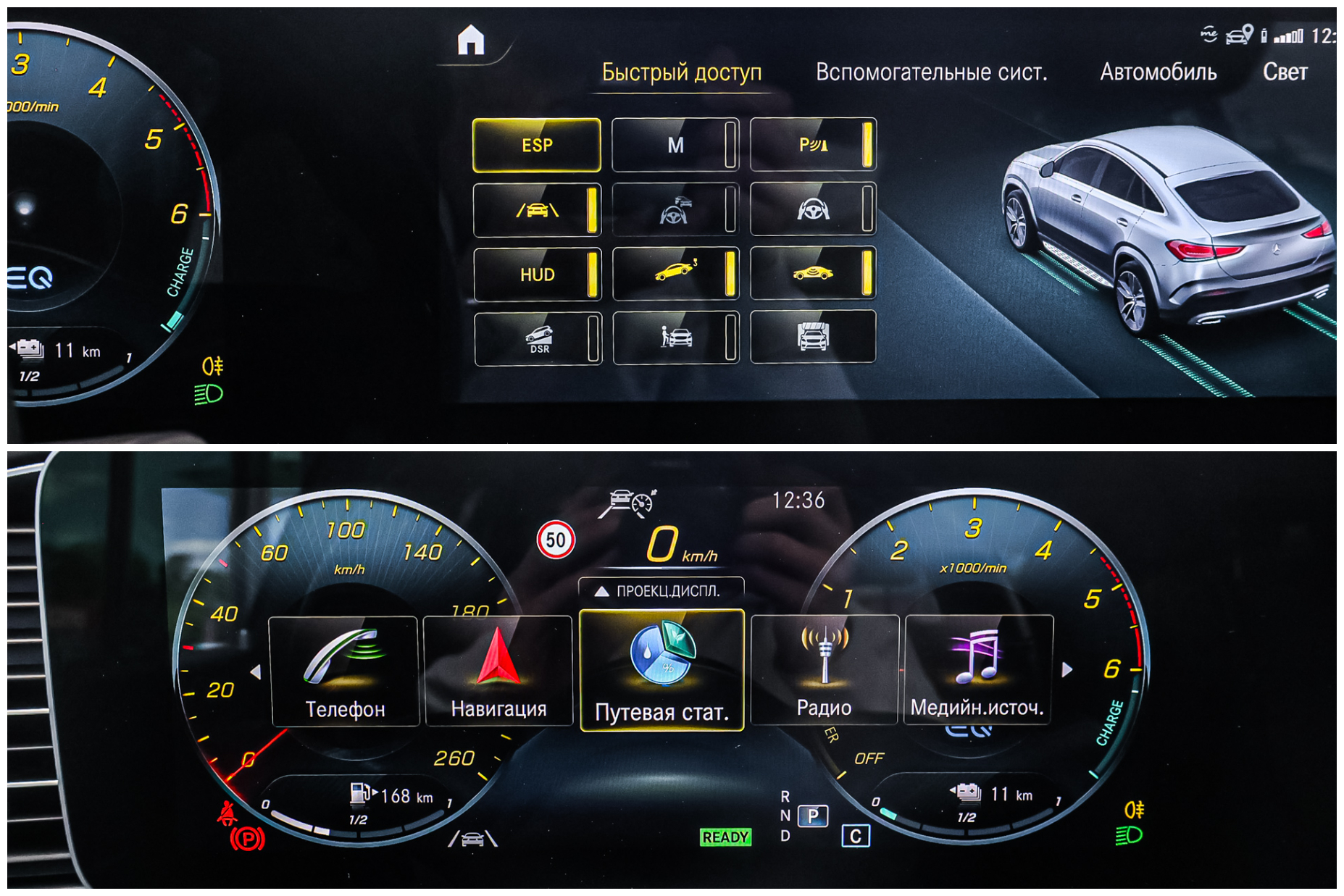Screen dimensions: 1344x896
Task: Switch to the Быстрый доступ tab
Action: coord(681,72)
